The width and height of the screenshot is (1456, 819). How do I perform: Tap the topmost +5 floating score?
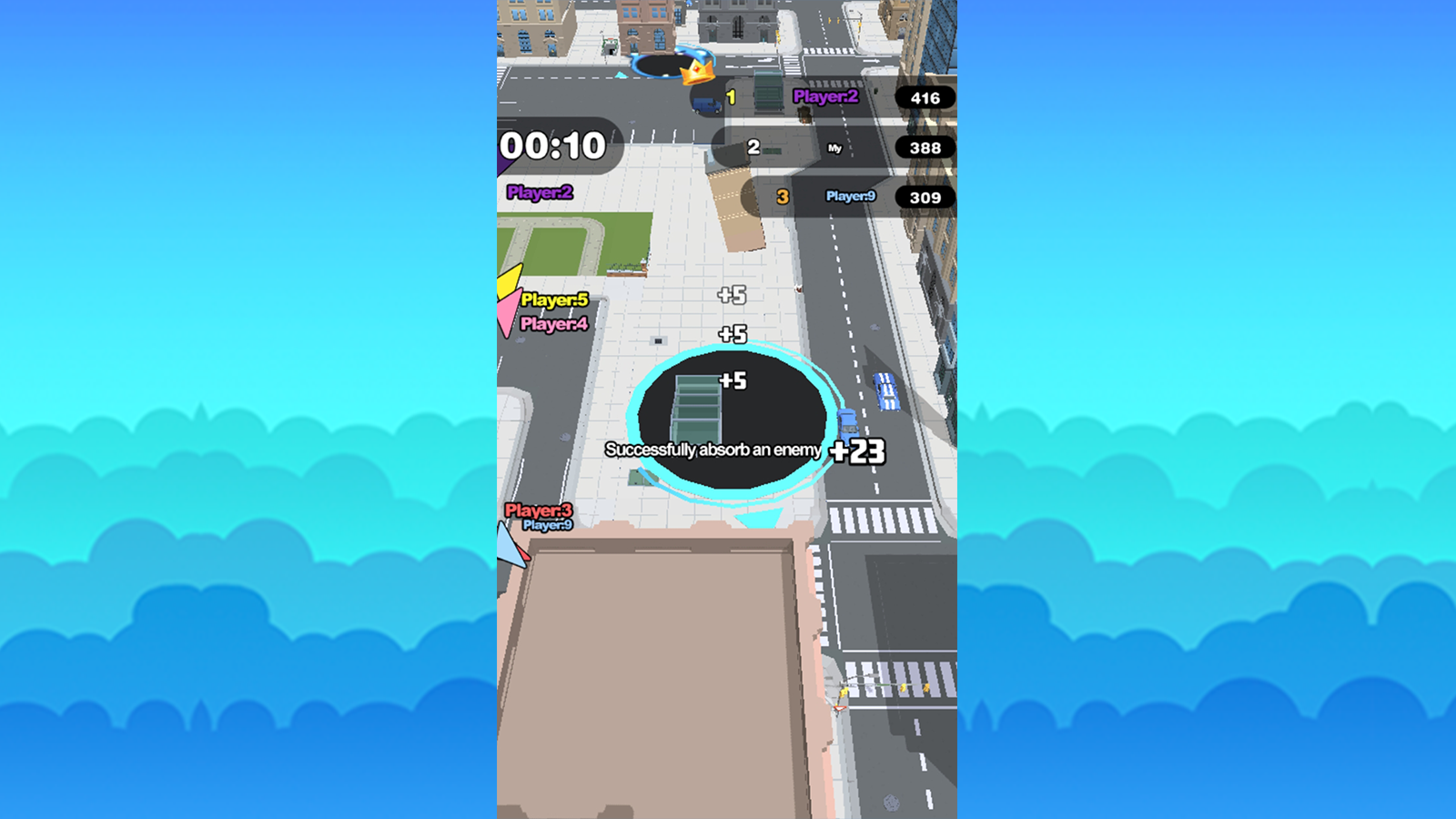coord(732,294)
